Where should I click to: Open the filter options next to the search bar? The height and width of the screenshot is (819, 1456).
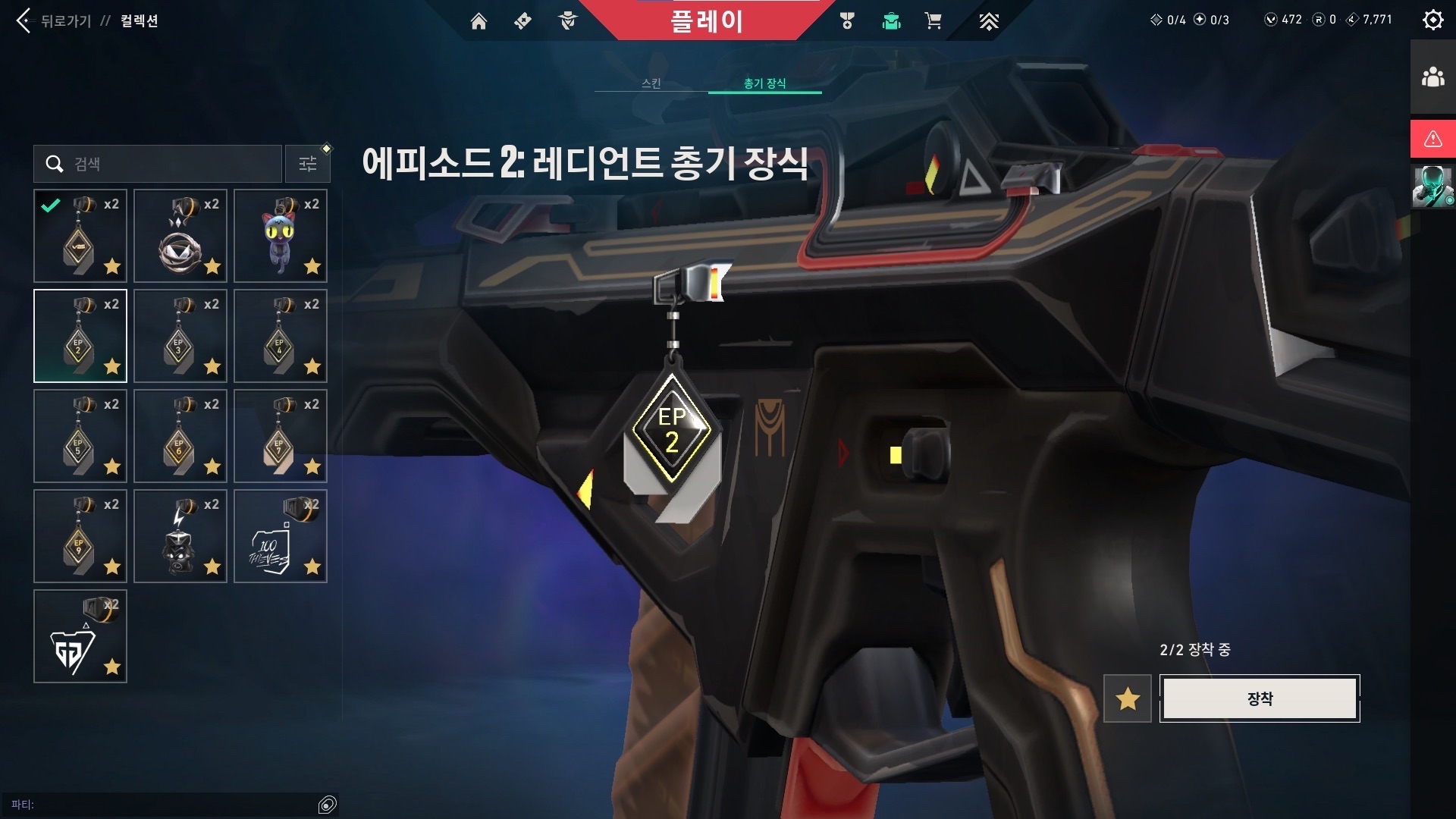(x=307, y=164)
